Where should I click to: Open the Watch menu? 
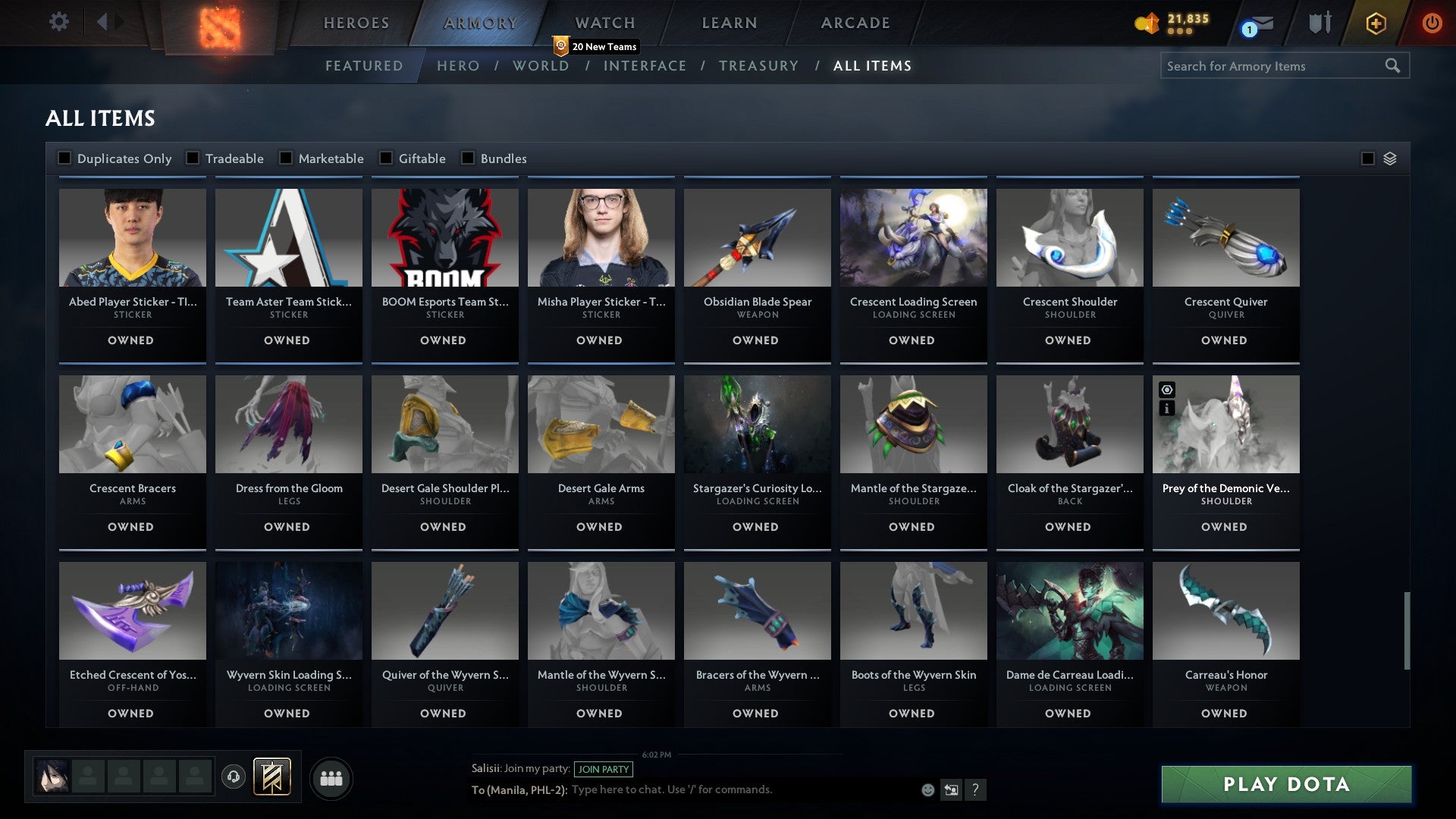pyautogui.click(x=604, y=23)
